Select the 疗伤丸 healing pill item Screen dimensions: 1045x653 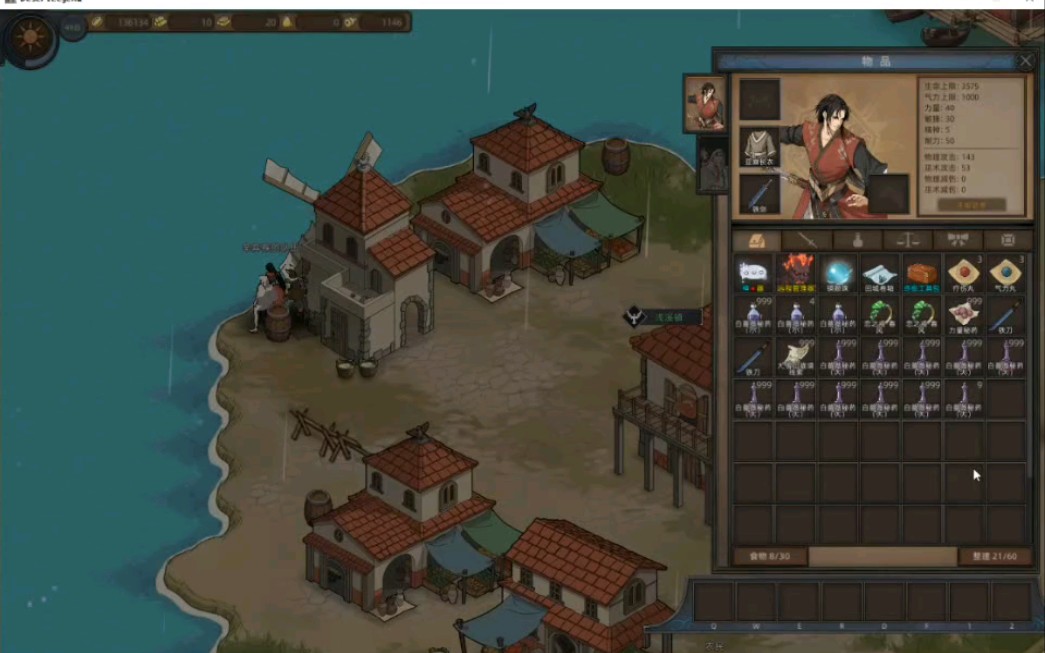(x=964, y=274)
